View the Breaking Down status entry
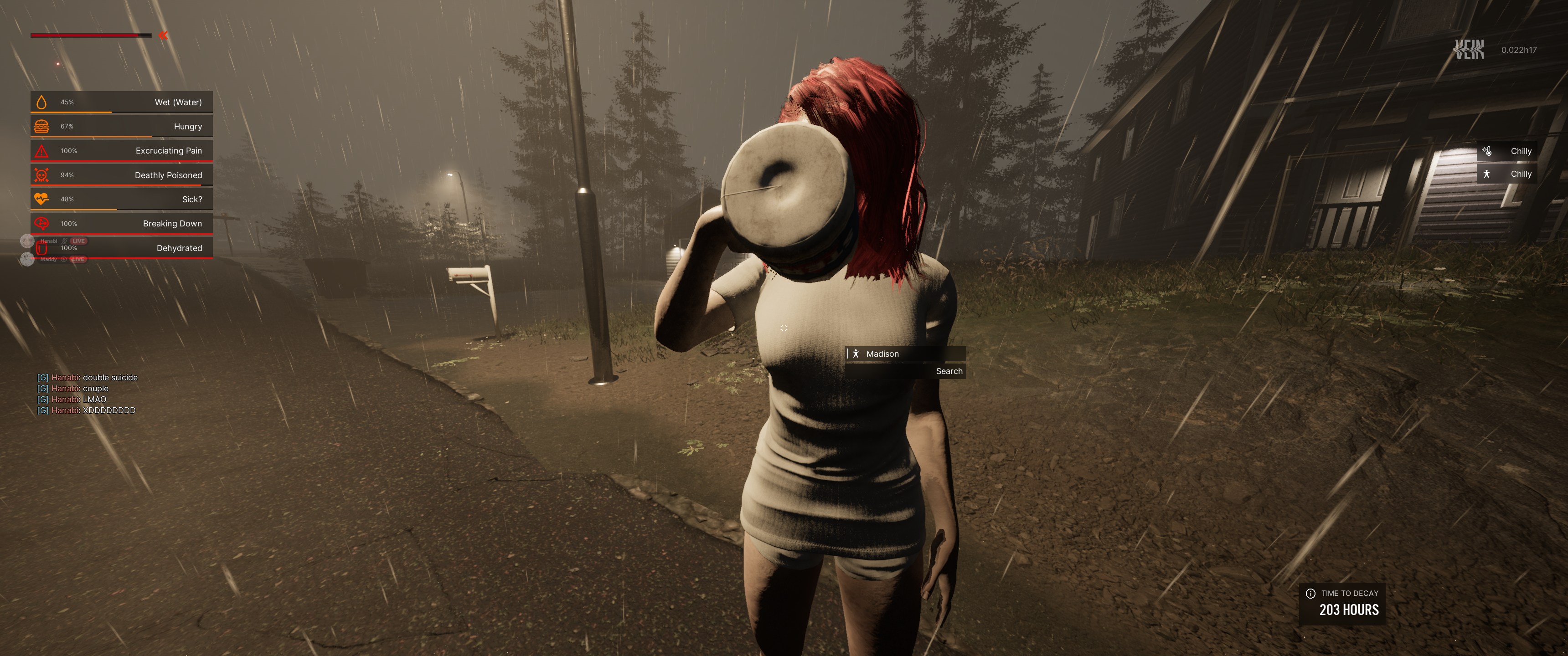 click(122, 224)
